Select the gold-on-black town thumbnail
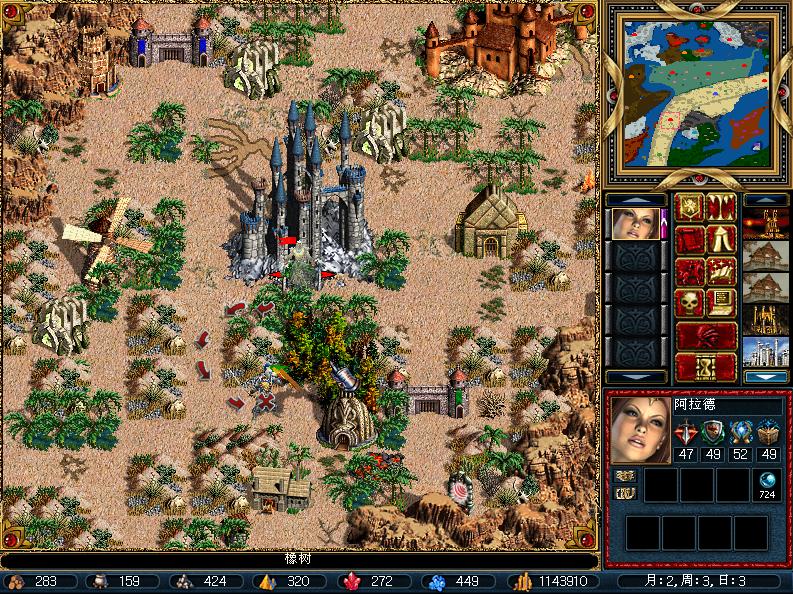The image size is (793, 594). point(765,319)
